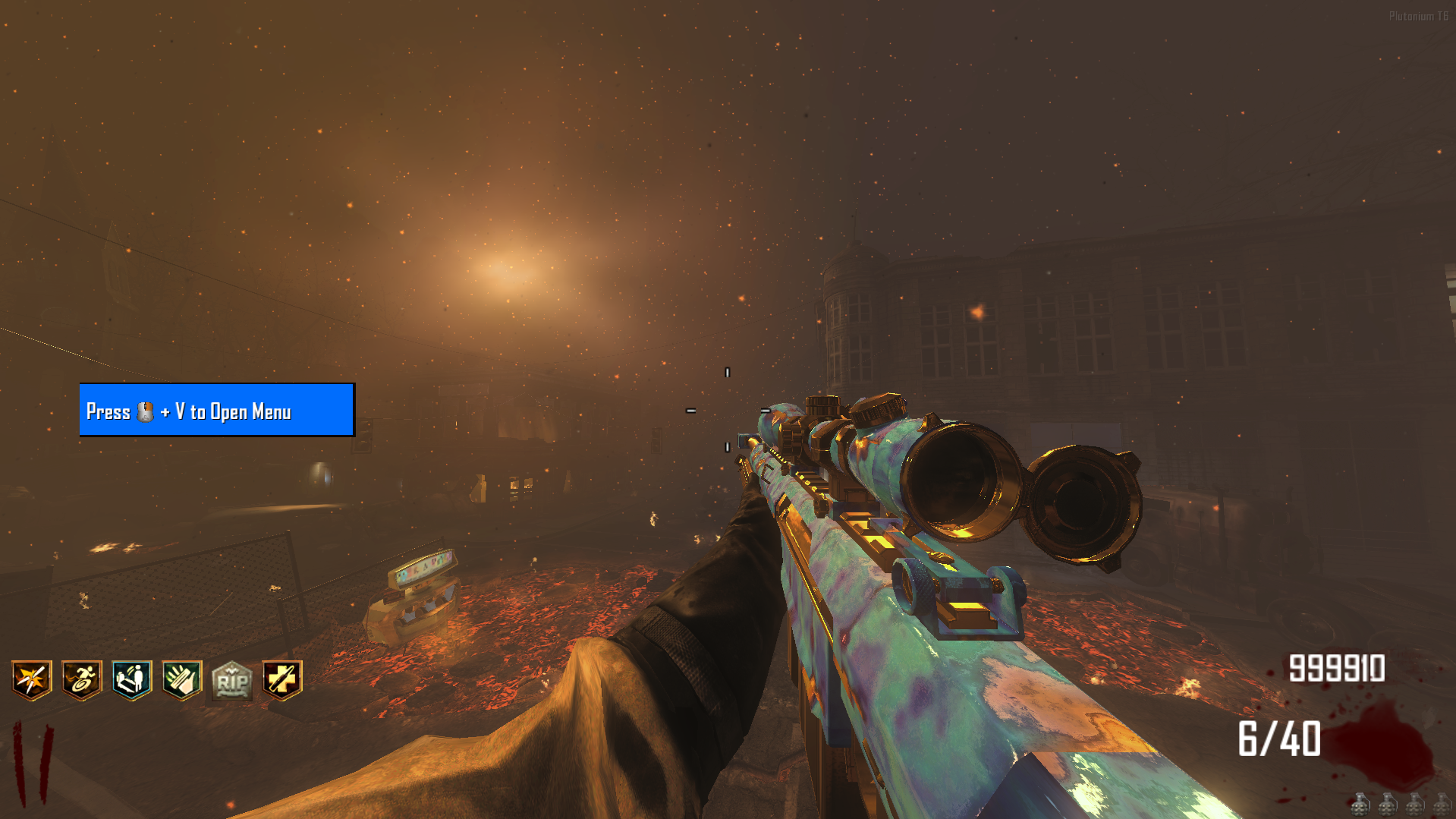This screenshot has width=1456, height=819.
Task: Select the Tombstone RIP perk icon
Action: (232, 680)
